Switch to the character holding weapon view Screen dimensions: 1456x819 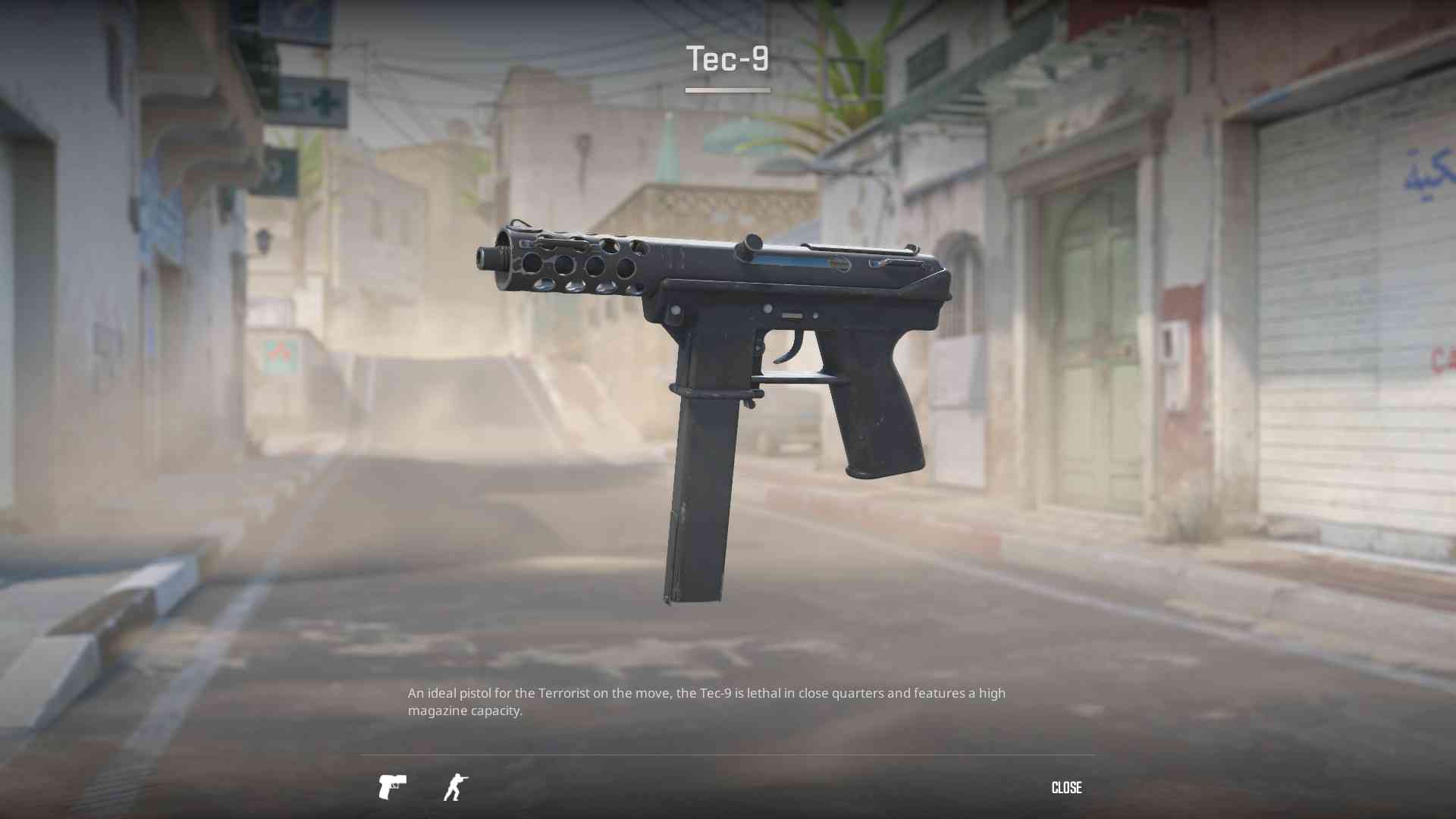pos(455,787)
